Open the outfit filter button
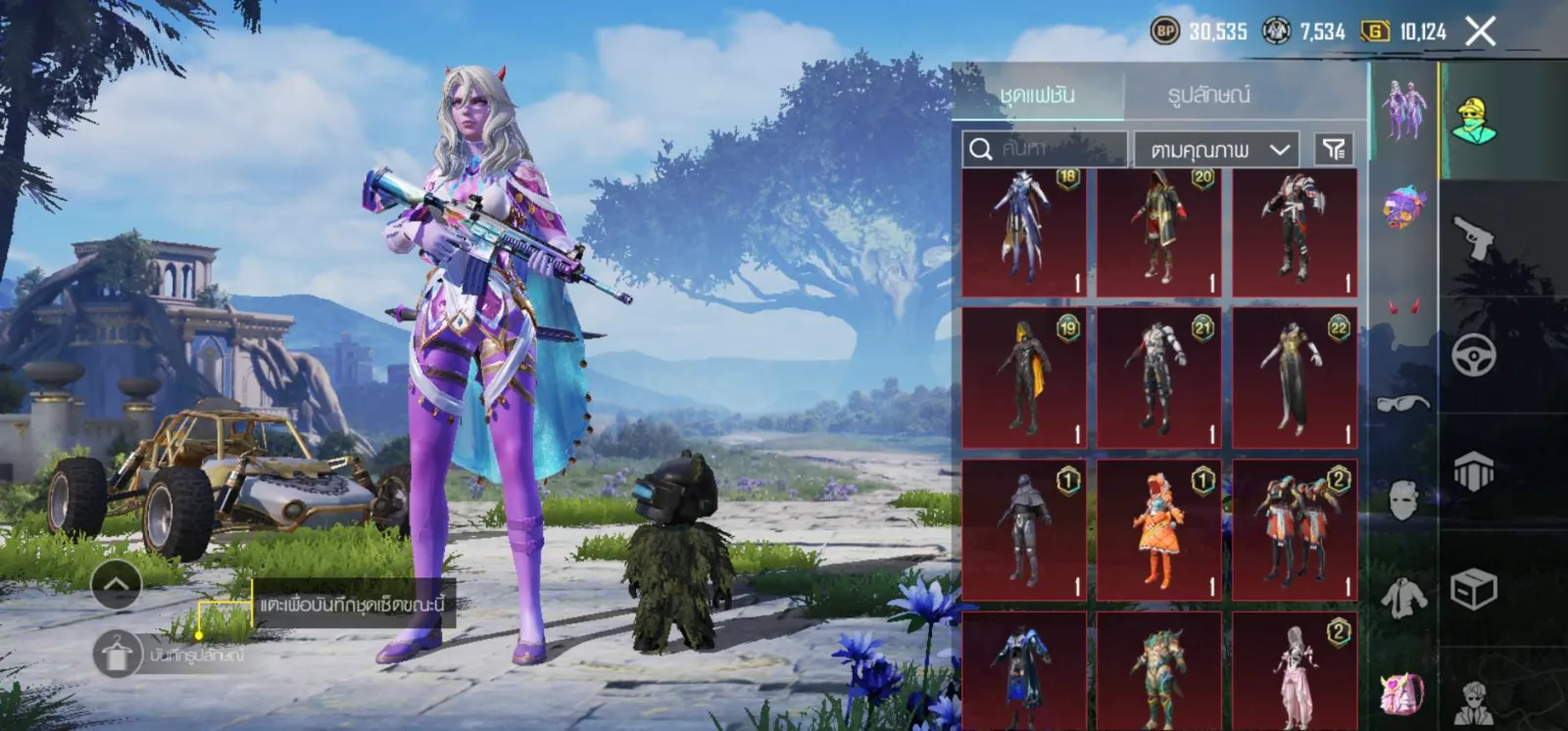Screen dimensions: 1568x731 pyautogui.click(x=1334, y=149)
